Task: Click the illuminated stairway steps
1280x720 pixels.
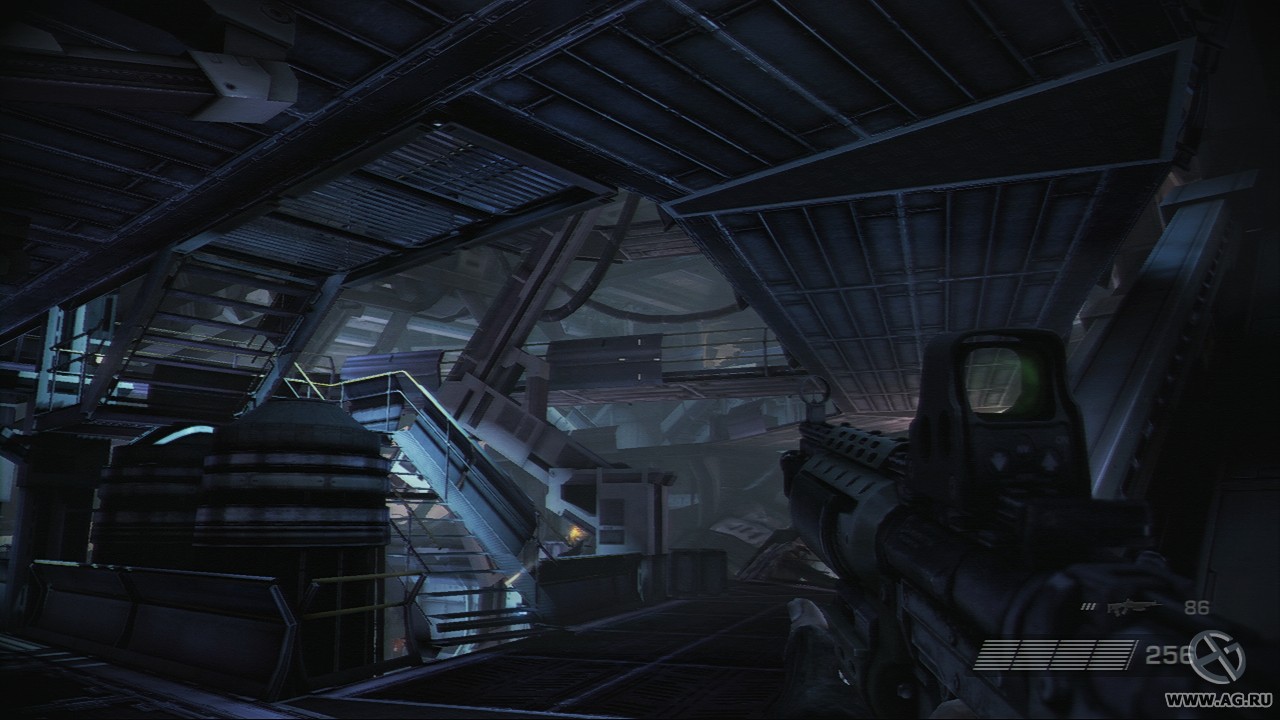Action: click(470, 560)
